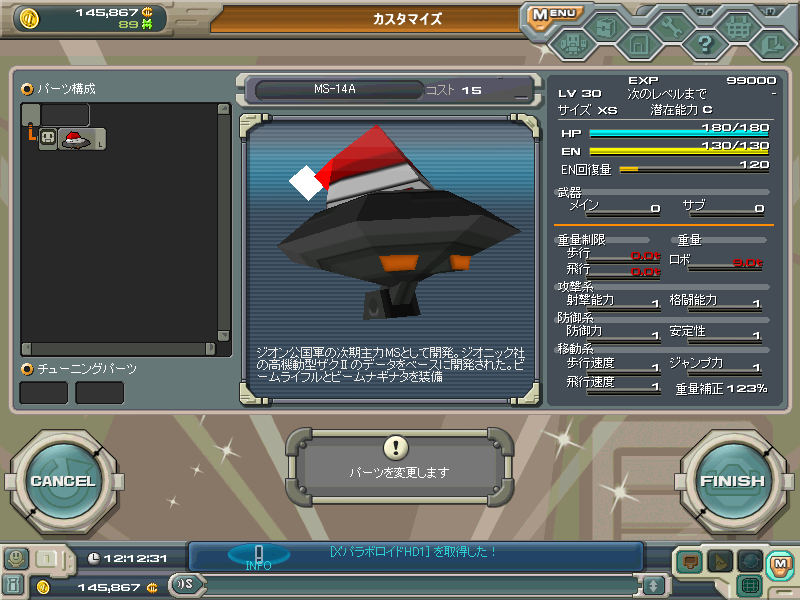Open the garage door hexagon icon
The width and height of the screenshot is (800, 600).
pos(638,44)
